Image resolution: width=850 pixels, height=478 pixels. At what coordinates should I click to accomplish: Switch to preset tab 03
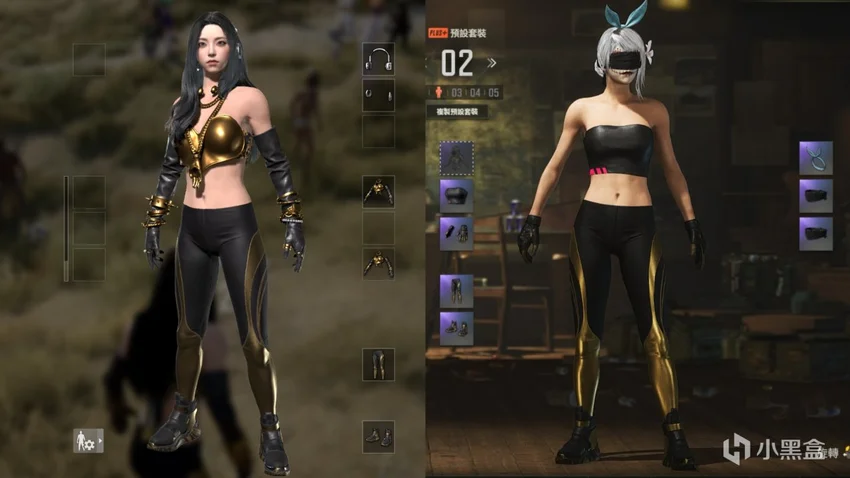tap(456, 93)
